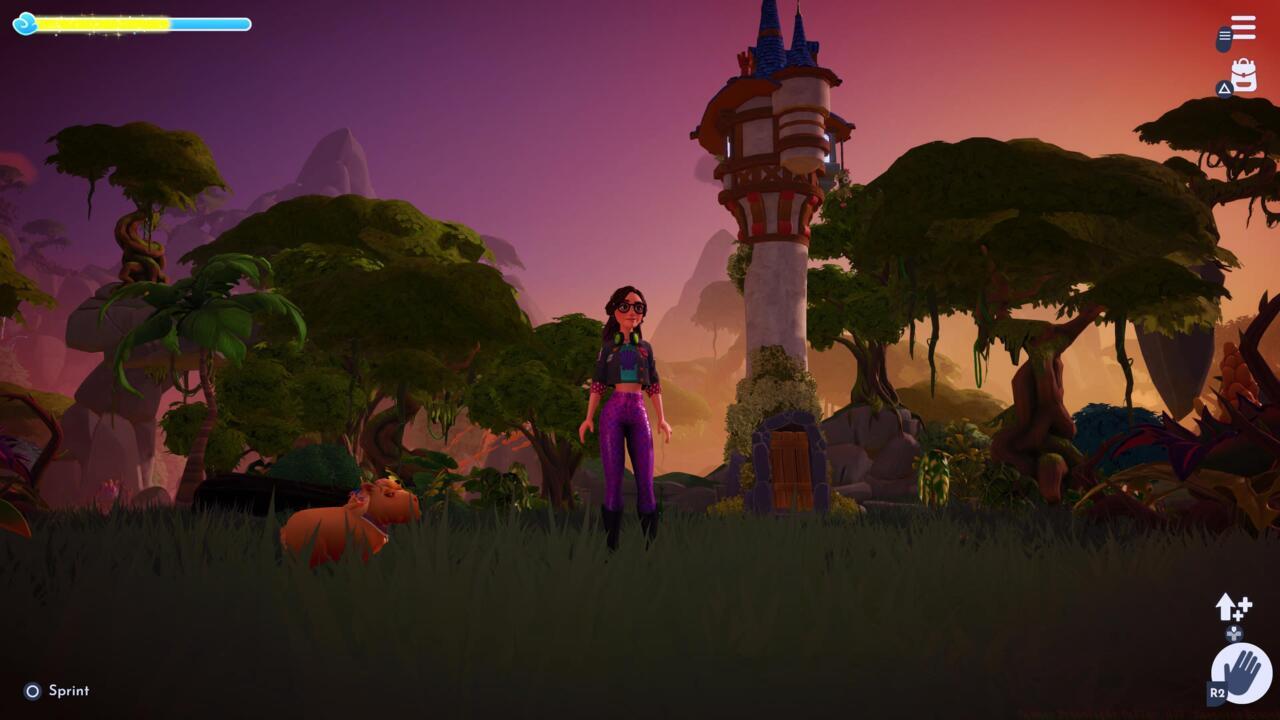
Task: Open the main menu hamburger icon
Action: coord(1243,28)
